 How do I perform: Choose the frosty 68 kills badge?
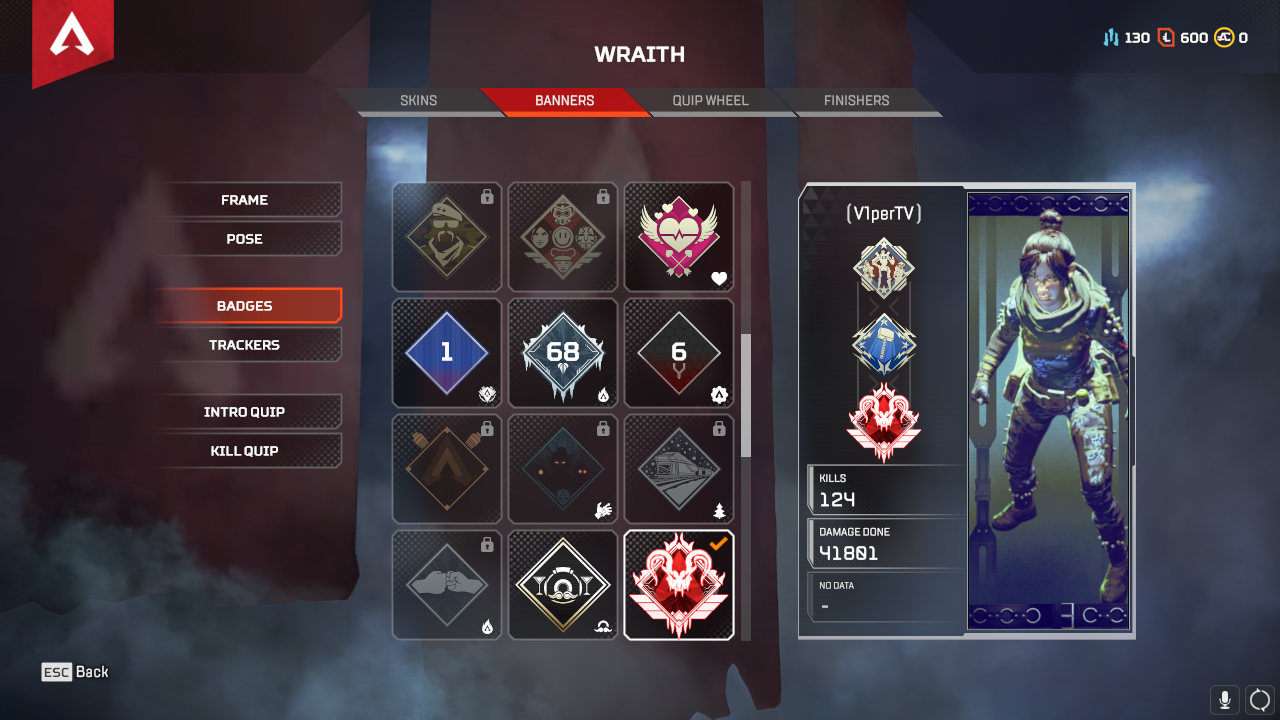pos(562,352)
